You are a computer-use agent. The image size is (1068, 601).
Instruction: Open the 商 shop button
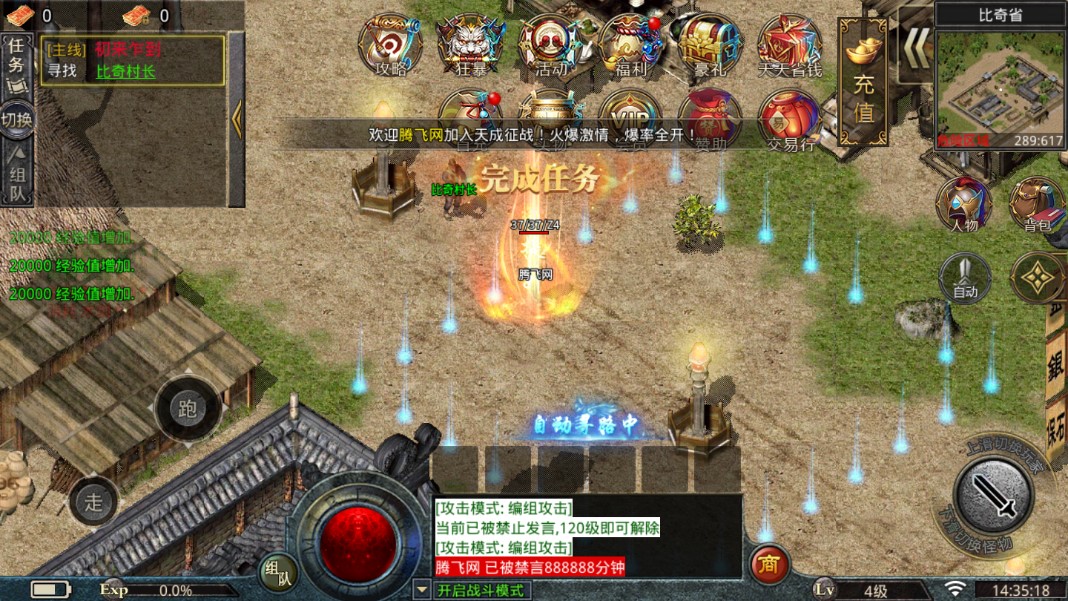tap(770, 565)
